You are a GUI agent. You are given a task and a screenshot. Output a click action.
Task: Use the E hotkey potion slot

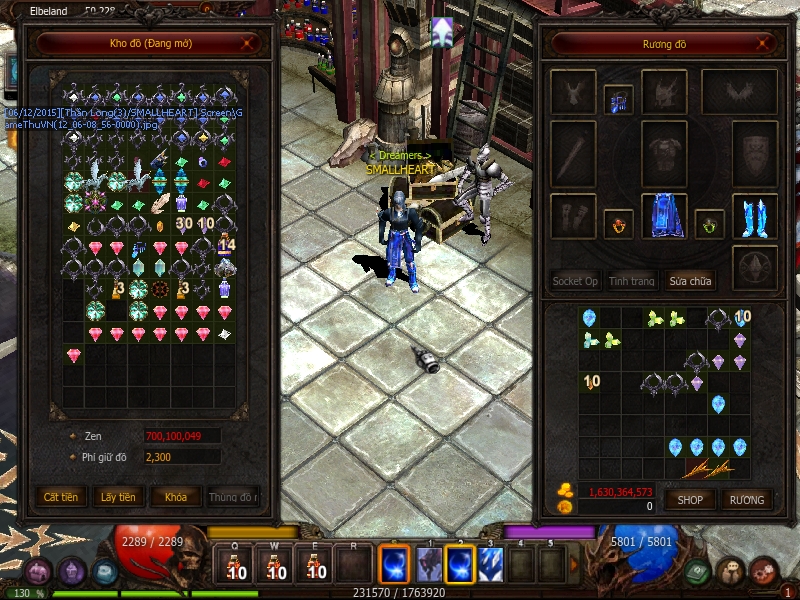[313, 565]
